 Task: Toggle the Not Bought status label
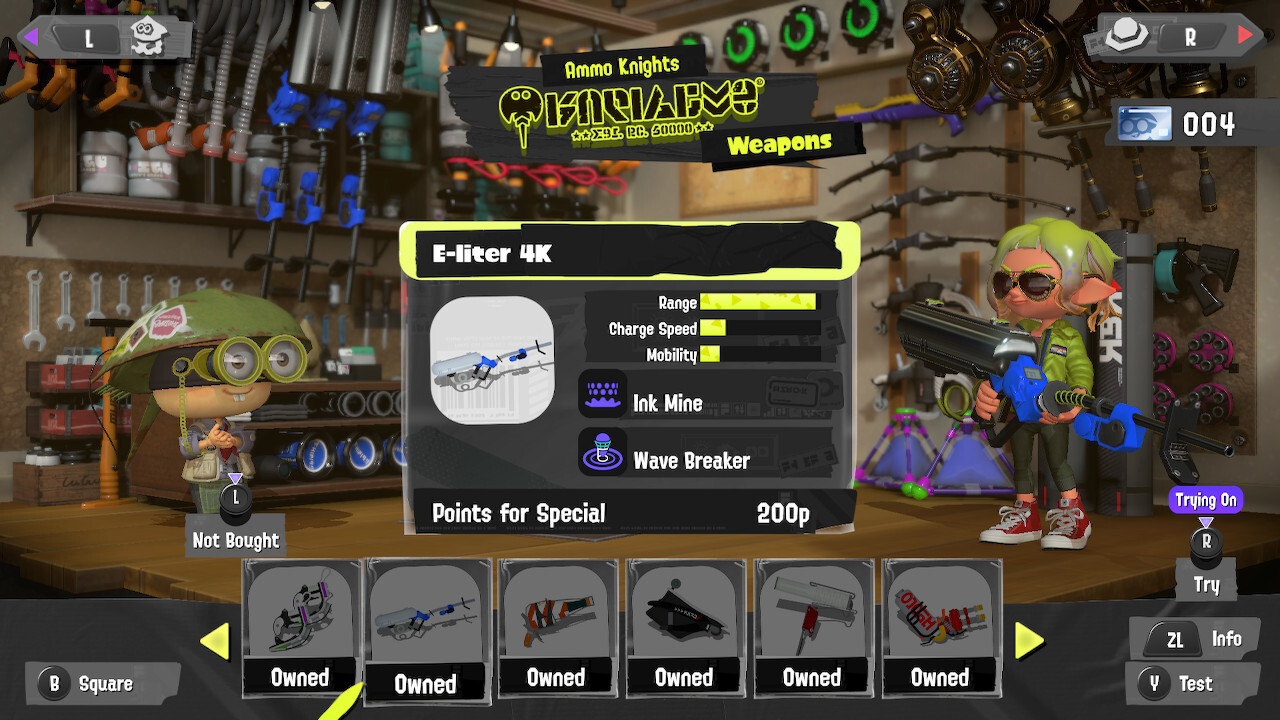tap(235, 539)
